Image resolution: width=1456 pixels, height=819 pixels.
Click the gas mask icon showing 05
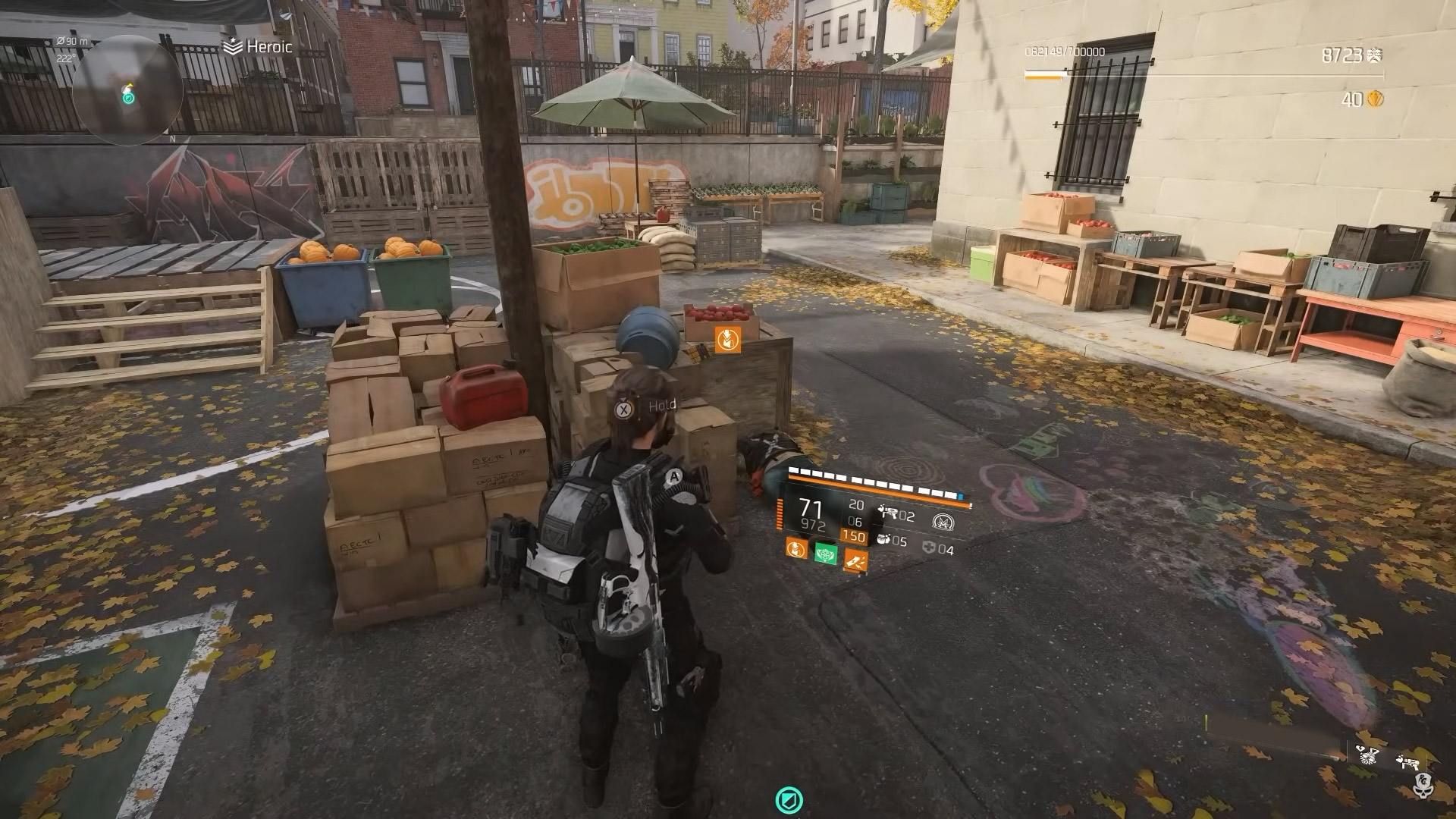click(884, 540)
